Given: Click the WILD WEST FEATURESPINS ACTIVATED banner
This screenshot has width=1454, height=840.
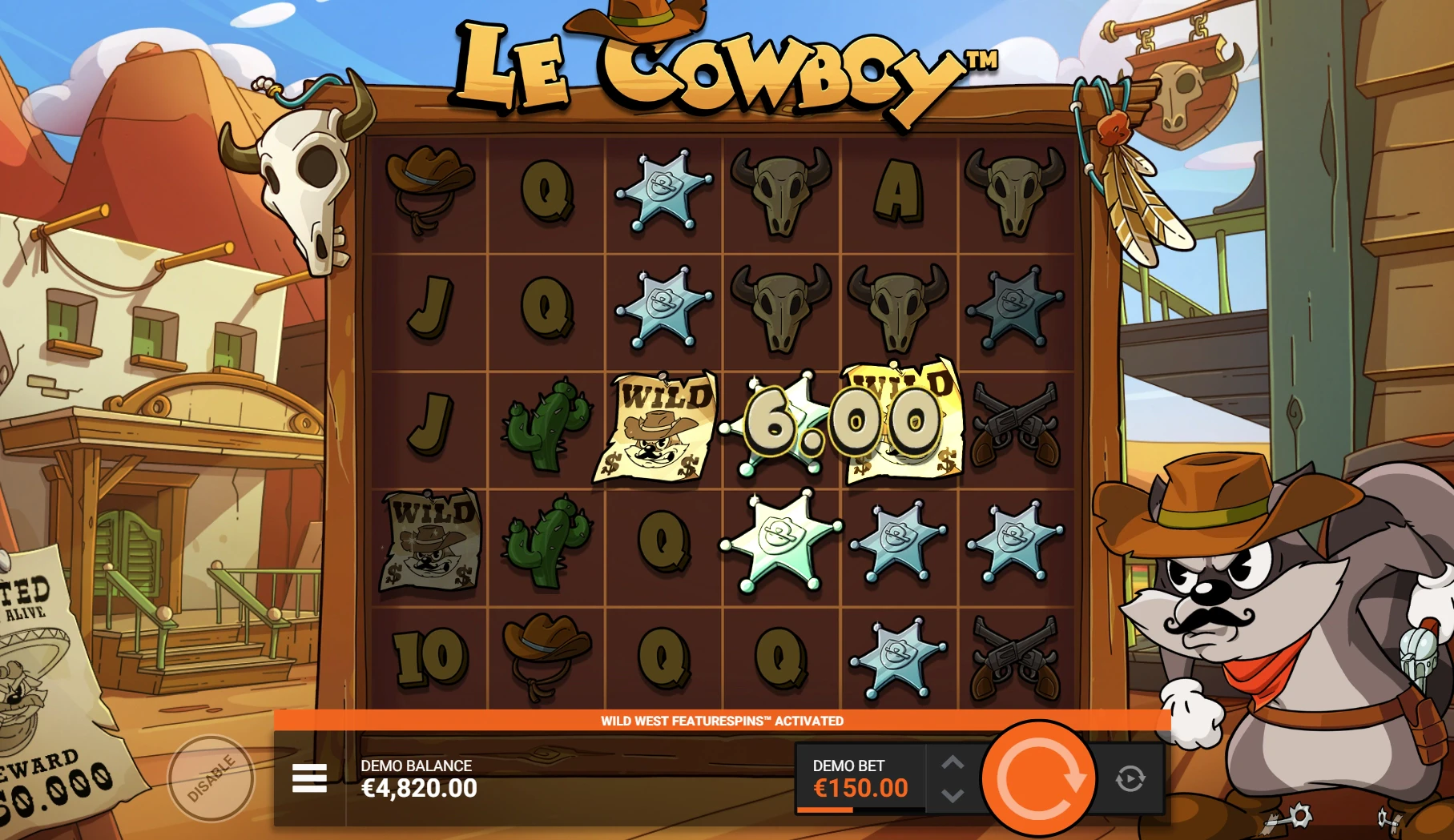Looking at the screenshot, I should (x=721, y=720).
